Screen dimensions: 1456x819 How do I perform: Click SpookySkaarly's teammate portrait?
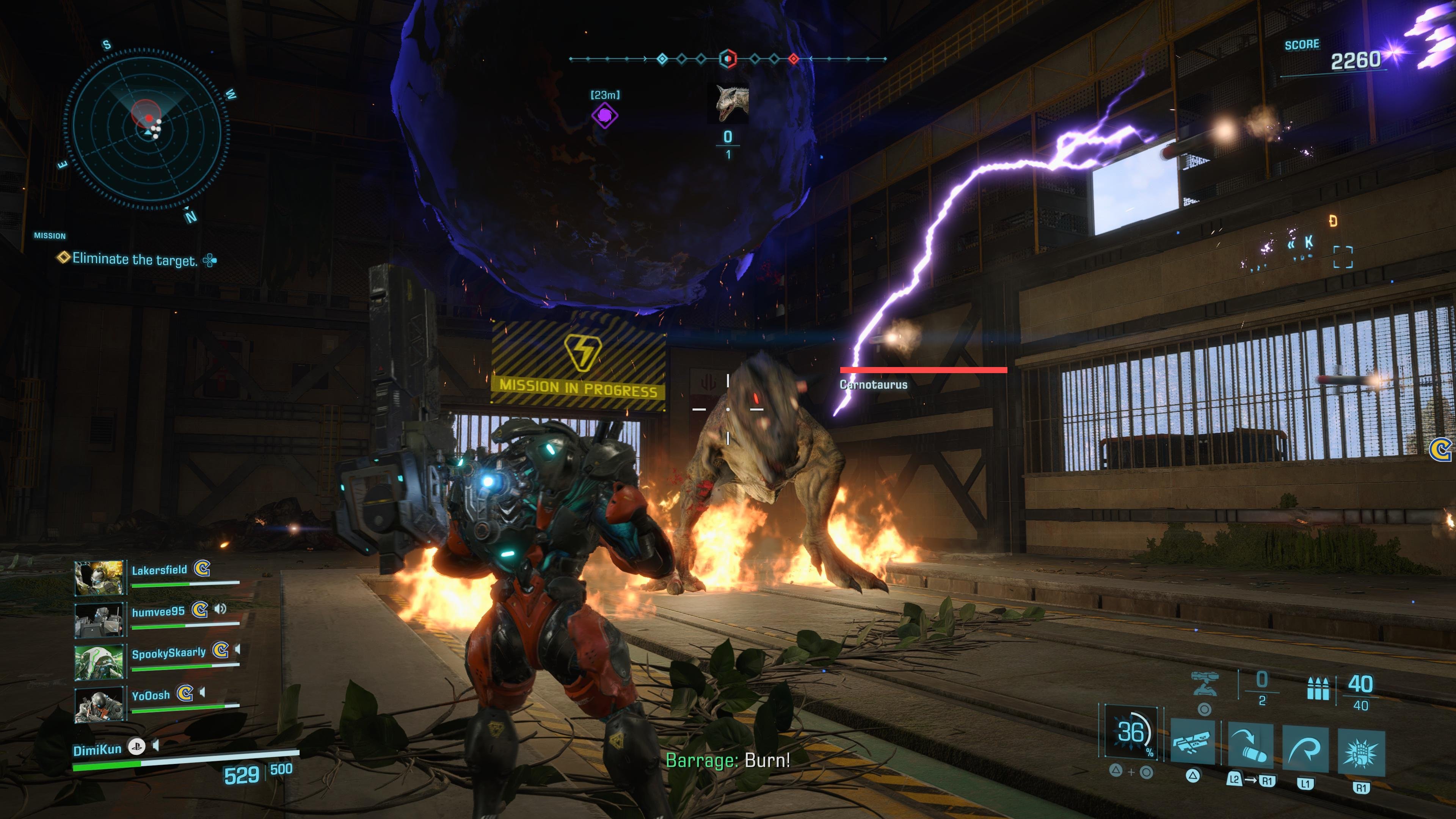pos(99,661)
